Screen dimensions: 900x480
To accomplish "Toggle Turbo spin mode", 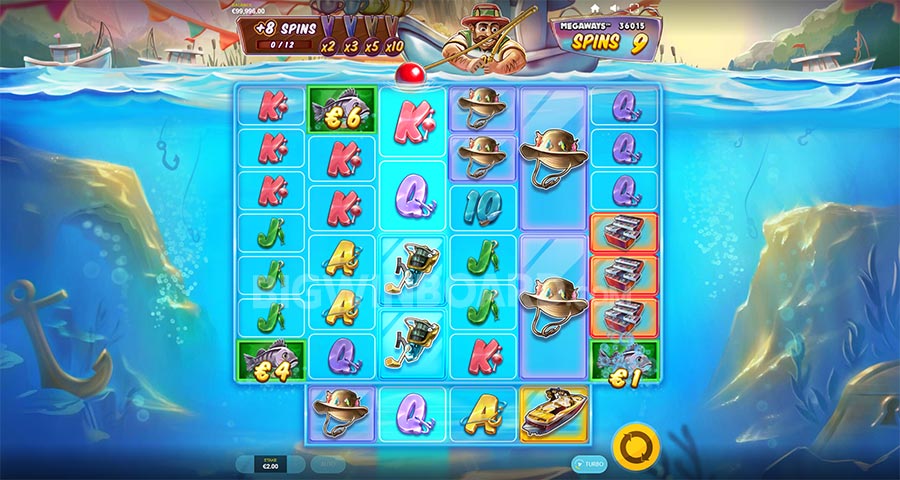I will [590, 465].
